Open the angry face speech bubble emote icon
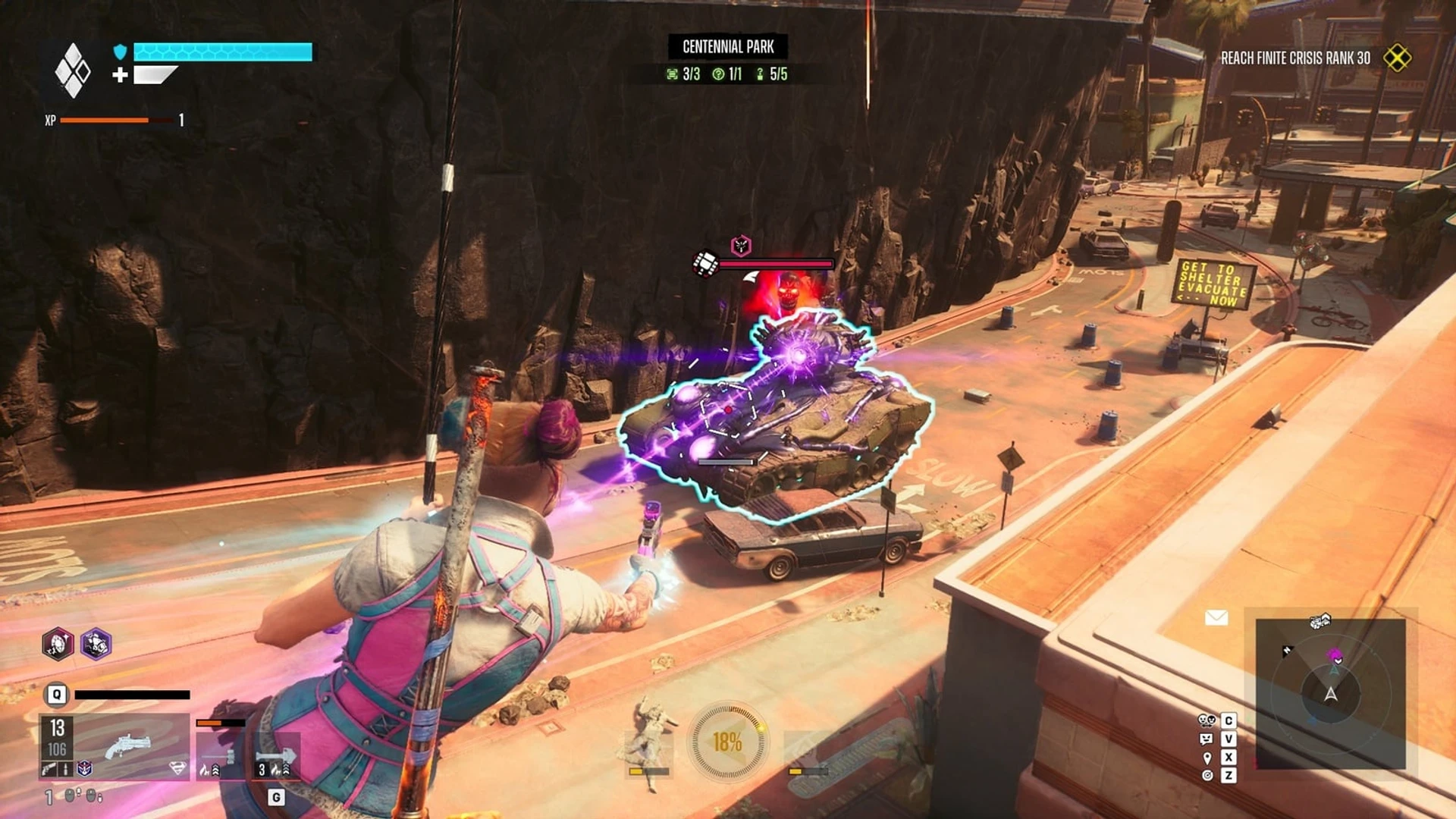Image resolution: width=1456 pixels, height=819 pixels. pos(1207,739)
